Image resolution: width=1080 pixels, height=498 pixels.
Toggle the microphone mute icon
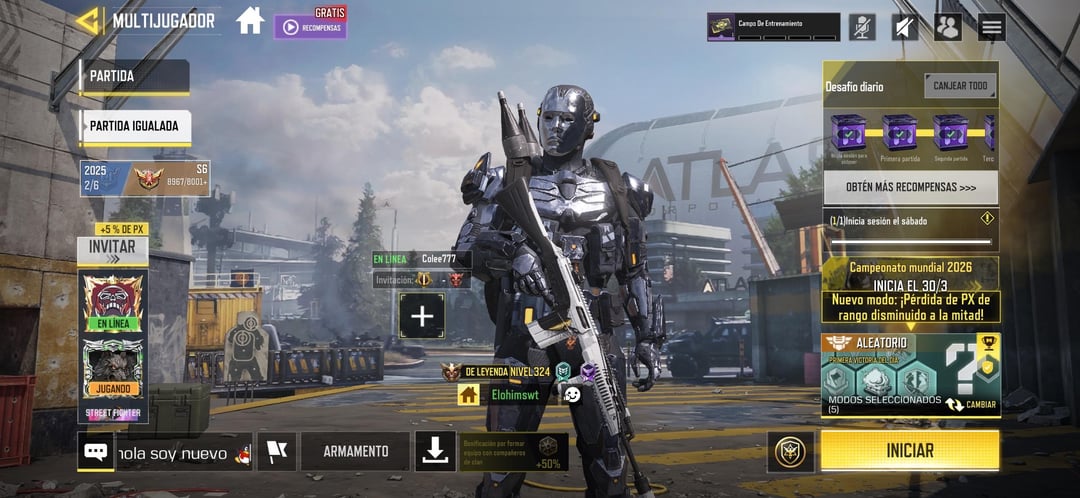862,27
